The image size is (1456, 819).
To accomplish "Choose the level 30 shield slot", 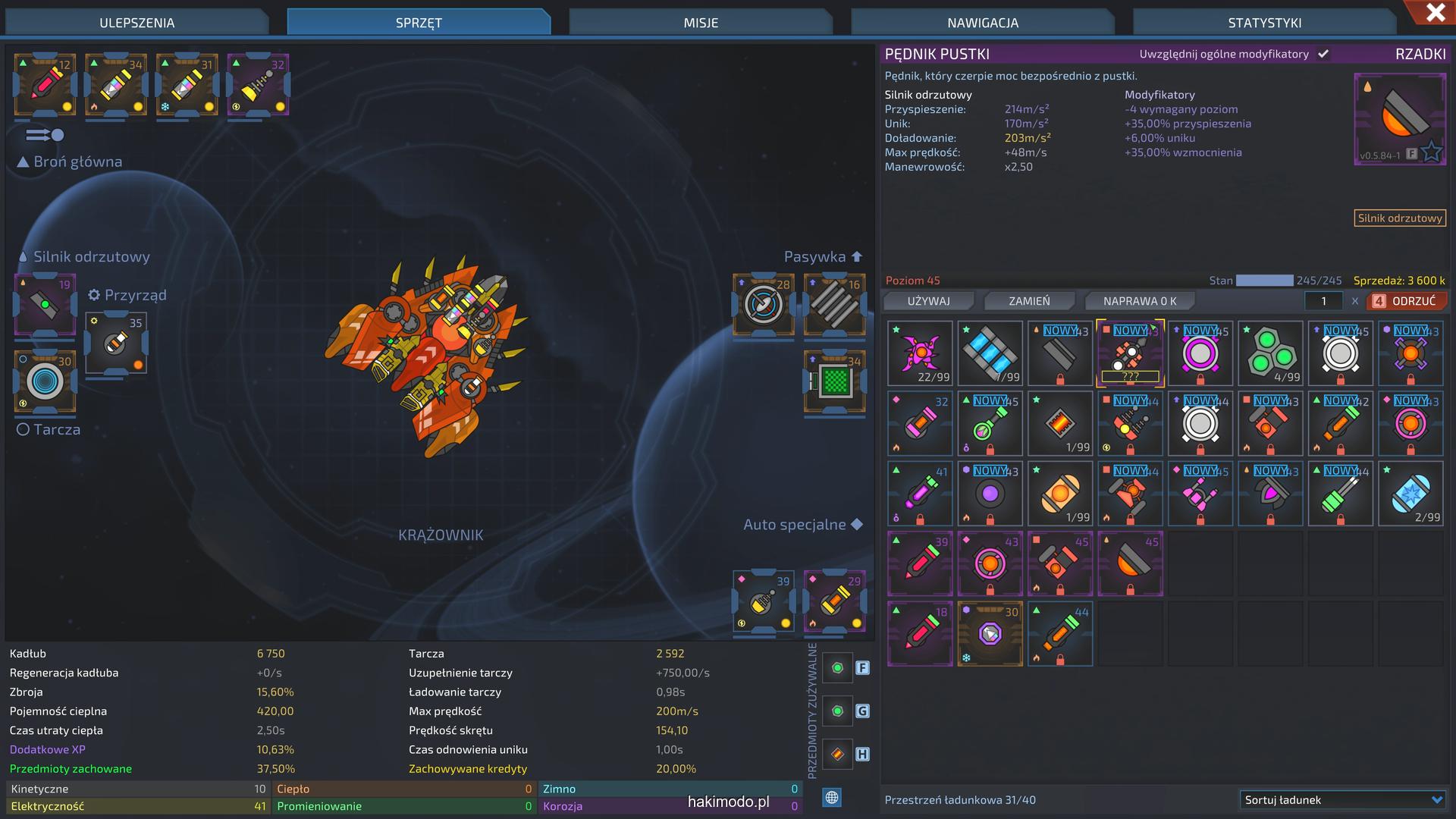I will point(45,381).
